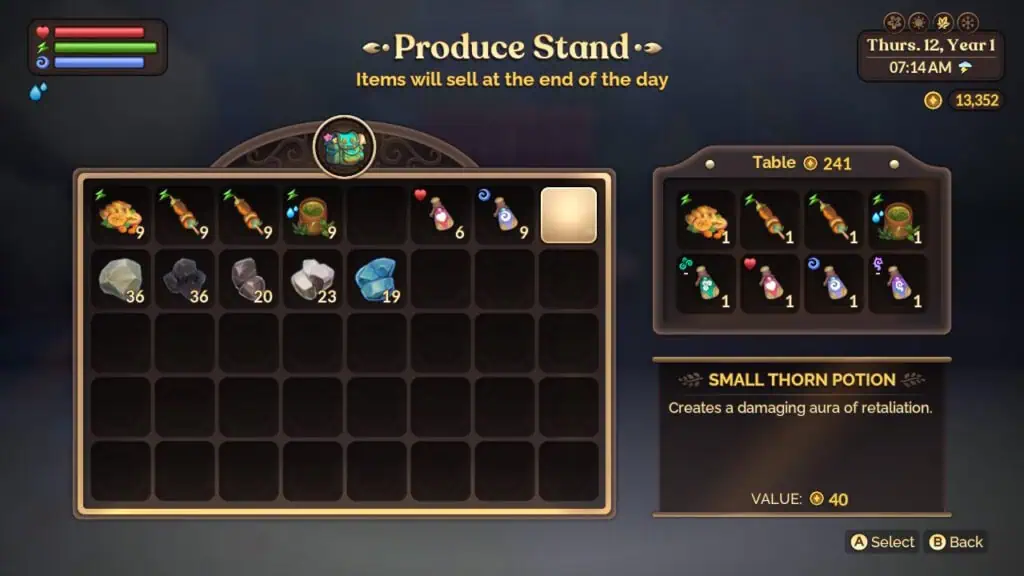Choose the green soup pot on the Table
Viewport: 1024px width, 576px height.
pyautogui.click(x=898, y=220)
